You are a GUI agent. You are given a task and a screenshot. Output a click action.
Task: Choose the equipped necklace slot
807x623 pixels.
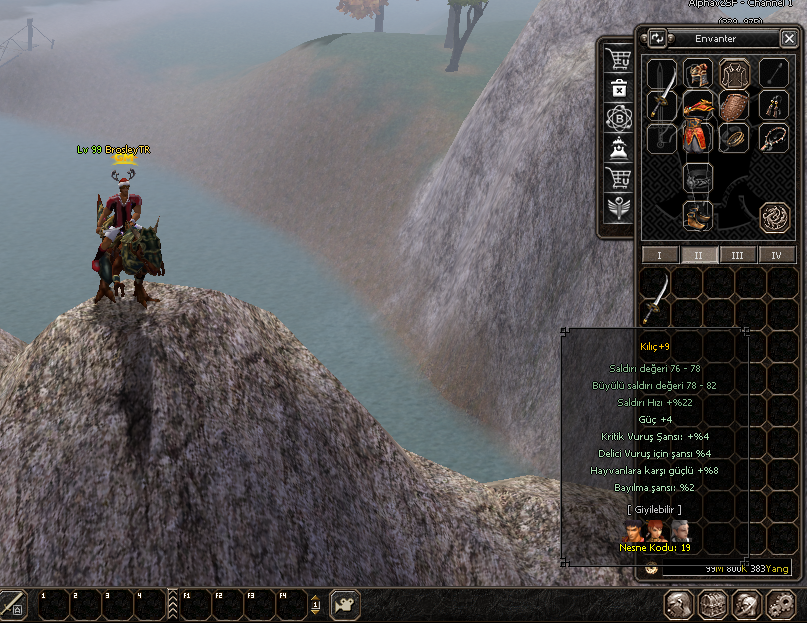[x=772, y=137]
